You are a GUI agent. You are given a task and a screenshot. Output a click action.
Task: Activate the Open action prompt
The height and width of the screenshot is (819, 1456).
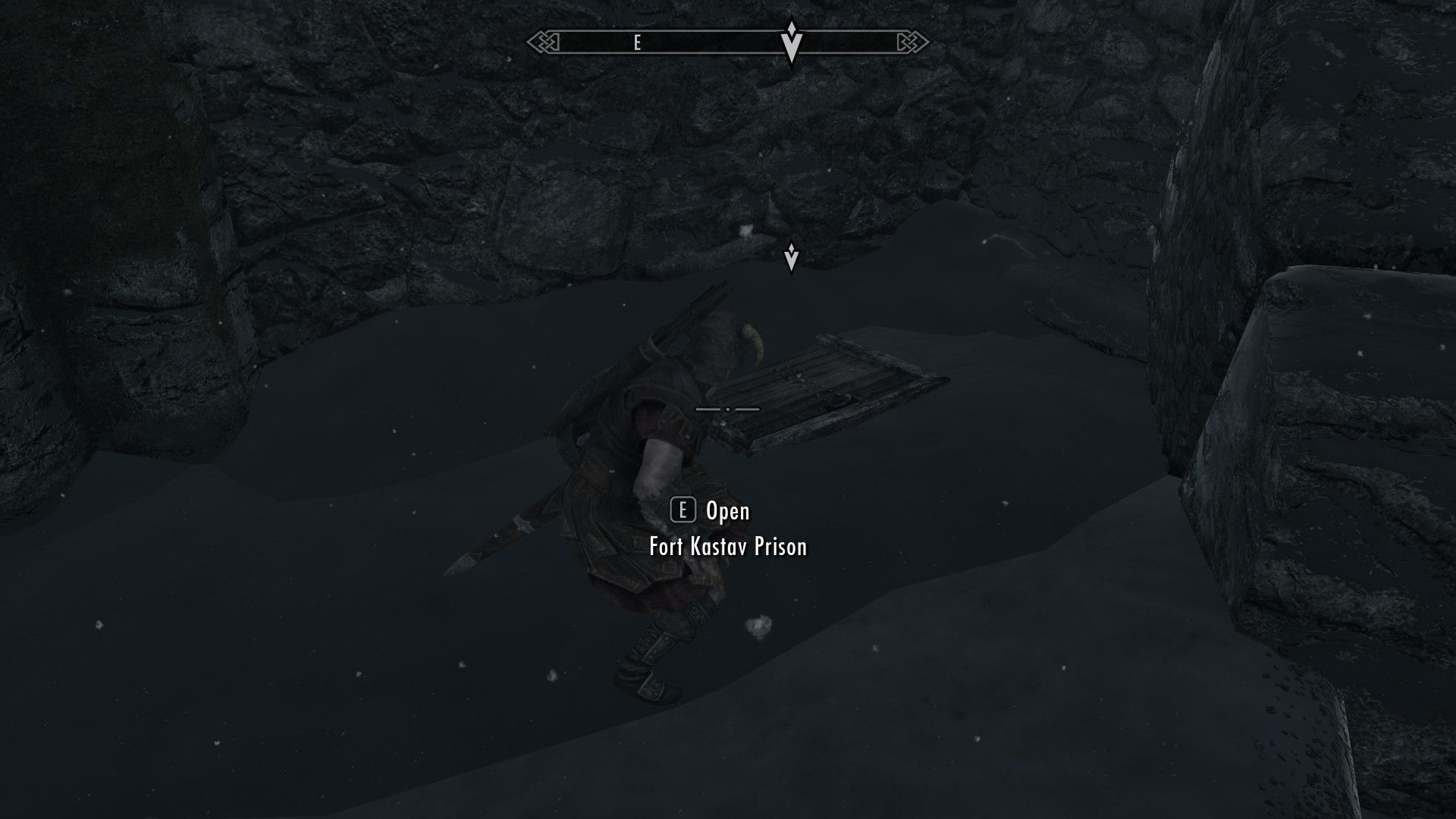tap(726, 511)
